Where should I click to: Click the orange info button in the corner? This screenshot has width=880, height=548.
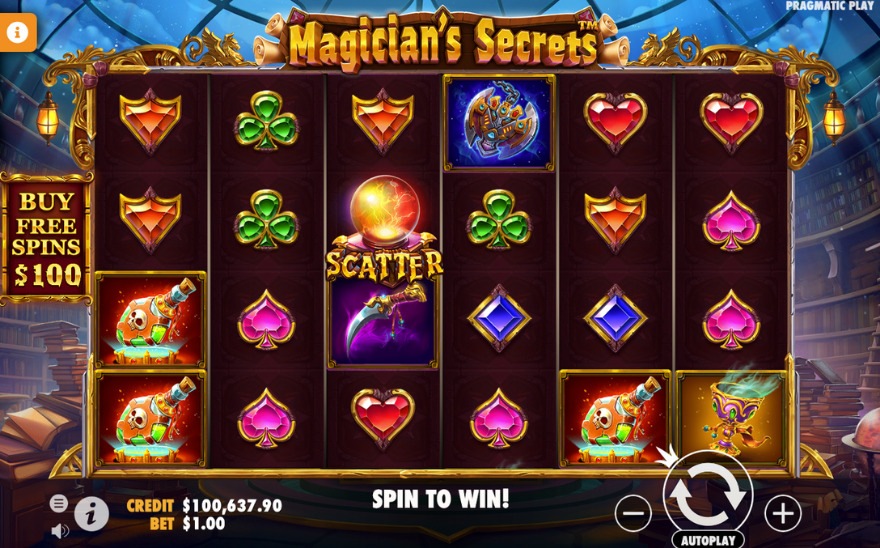coord(17,31)
